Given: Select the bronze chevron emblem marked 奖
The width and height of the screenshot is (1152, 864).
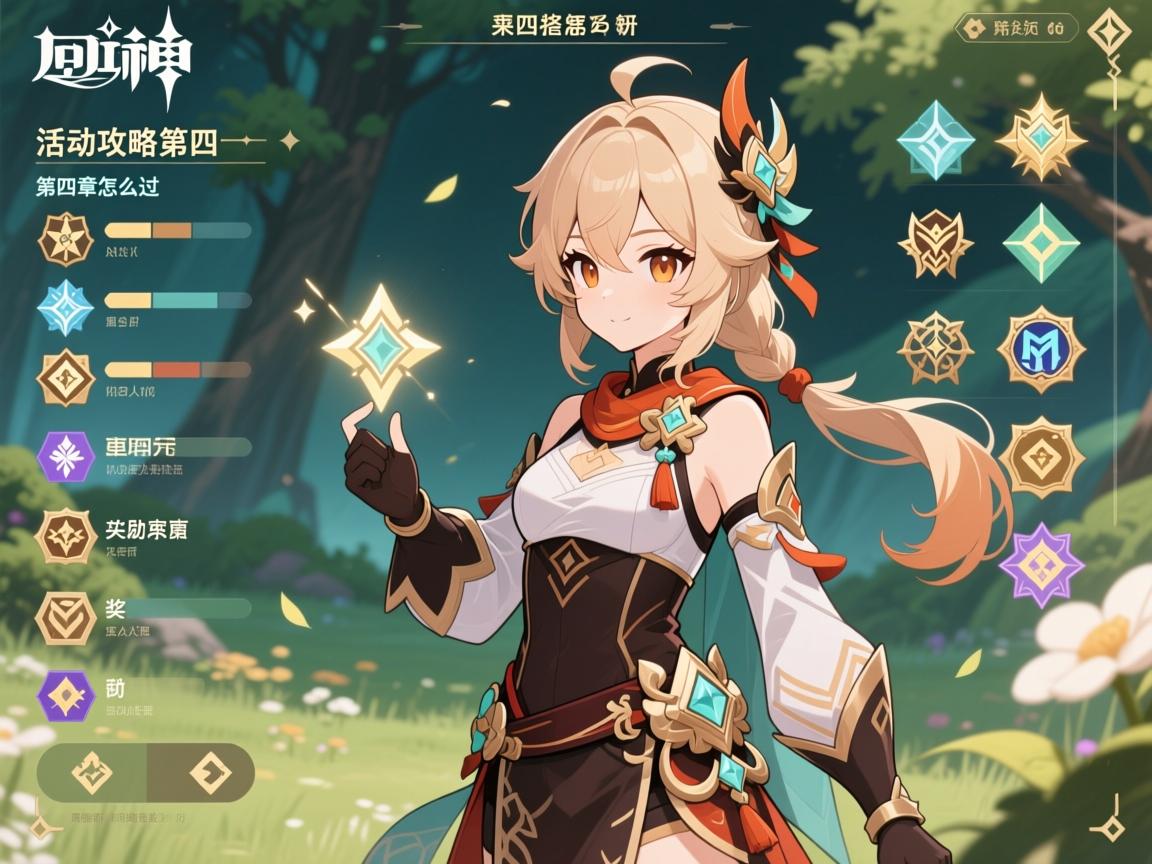Looking at the screenshot, I should click(x=66, y=617).
